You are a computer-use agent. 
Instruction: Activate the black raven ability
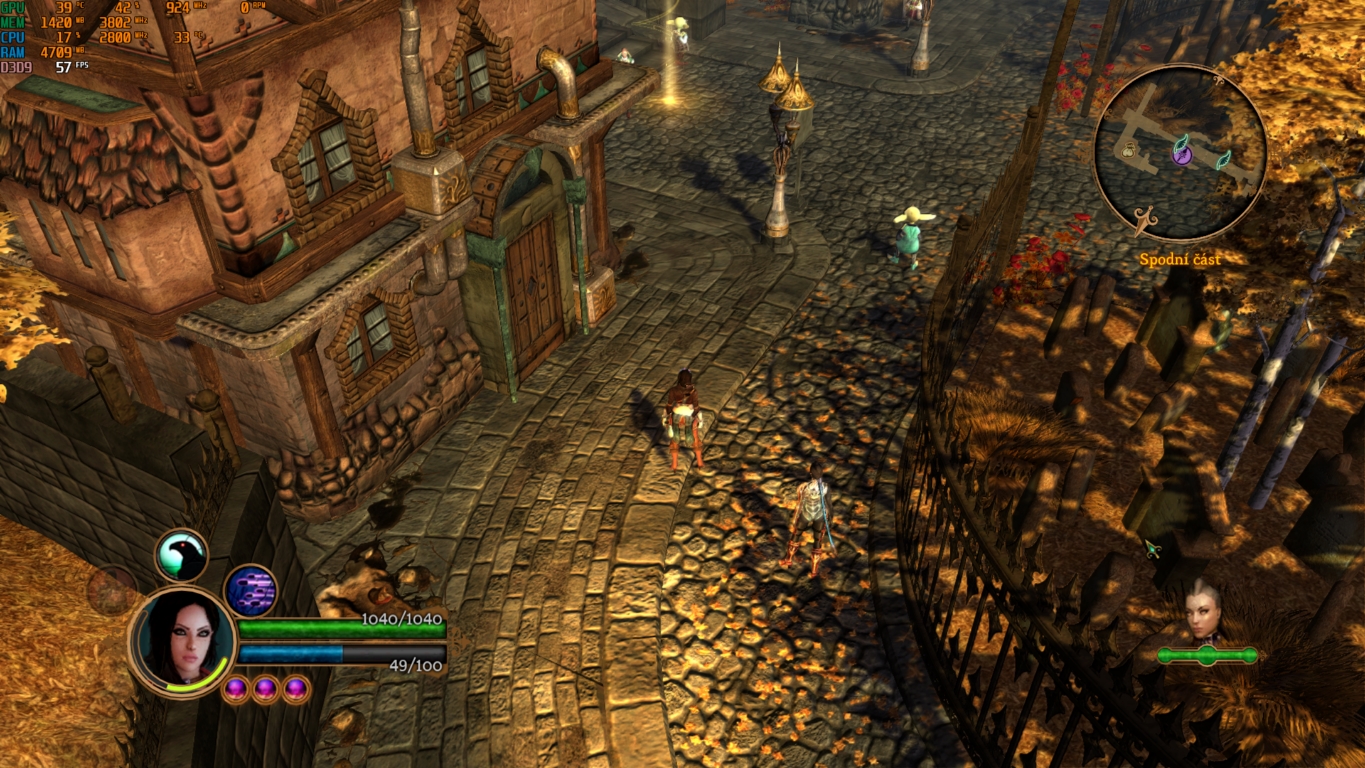pos(181,555)
